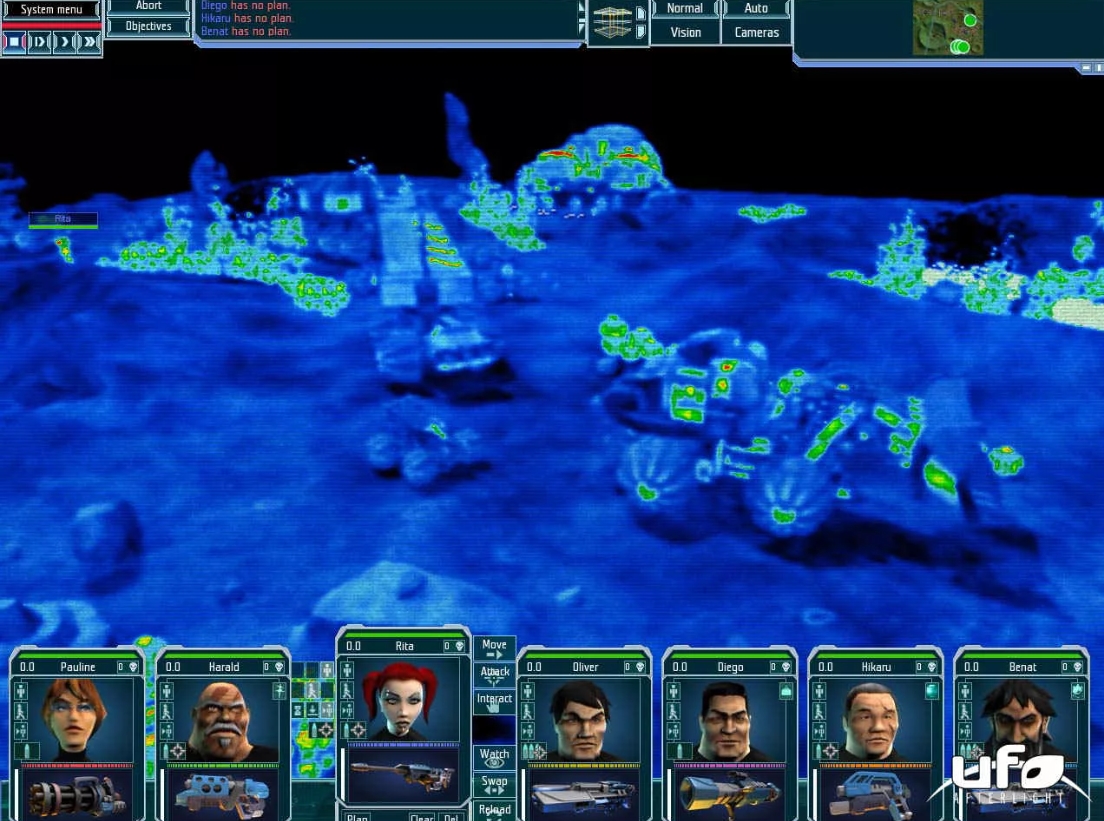The height and width of the screenshot is (821, 1104).
Task: Activate the Watch command
Action: pos(494,758)
